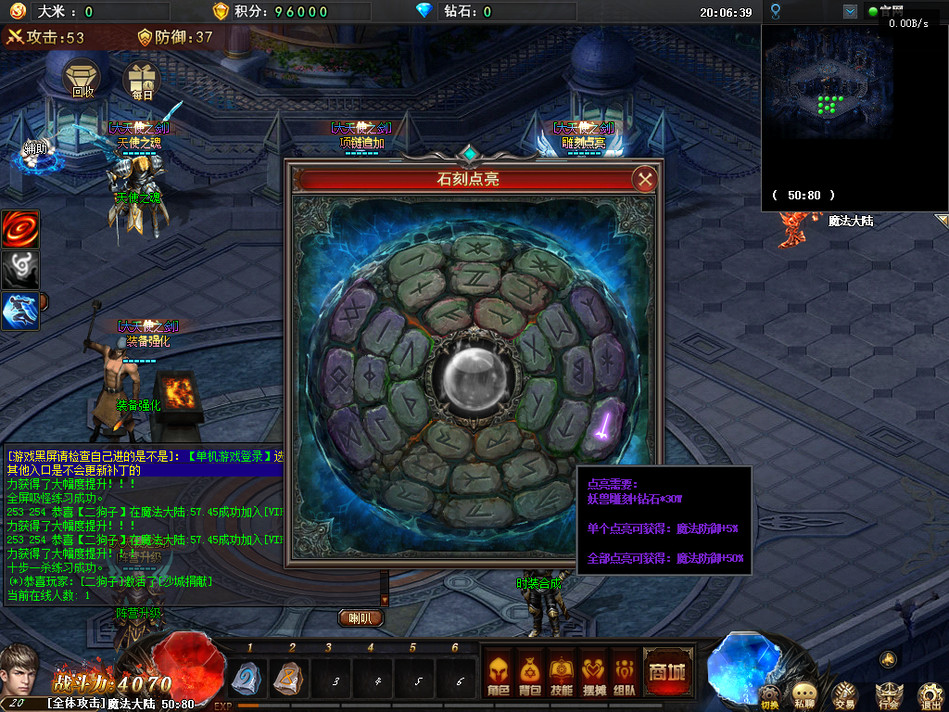Viewport: 949px width, 712px height.
Task: Use the gray spirit skill icon
Action: click(20, 270)
